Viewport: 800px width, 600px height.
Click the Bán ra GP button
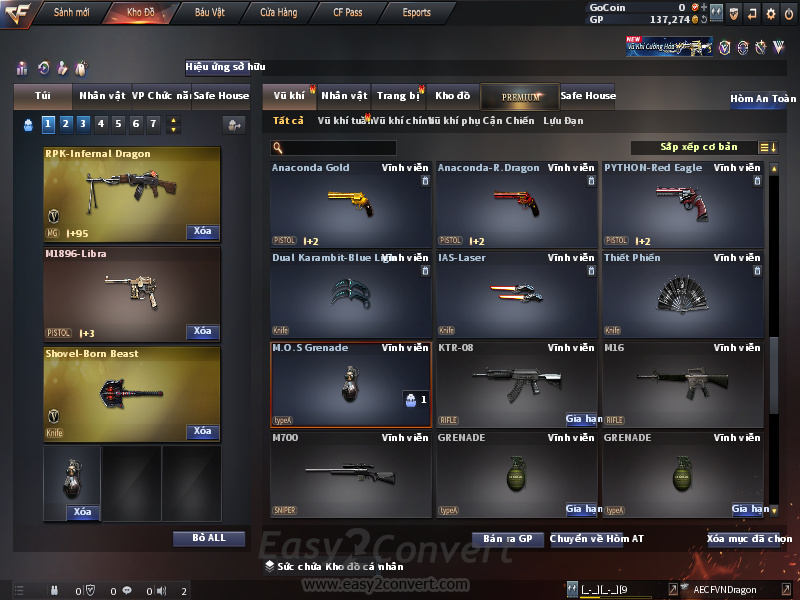507,539
